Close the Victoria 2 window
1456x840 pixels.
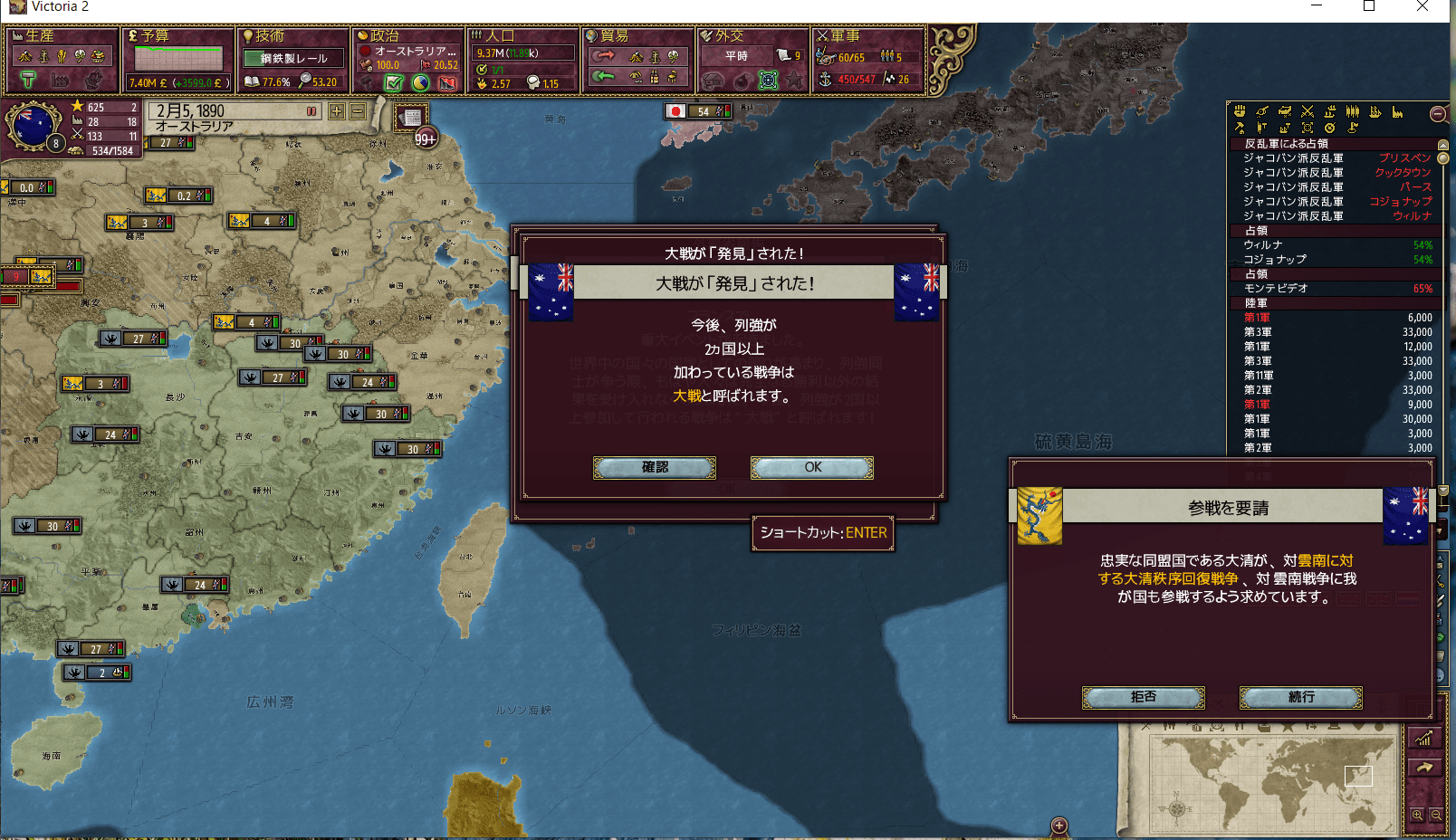(1422, 7)
